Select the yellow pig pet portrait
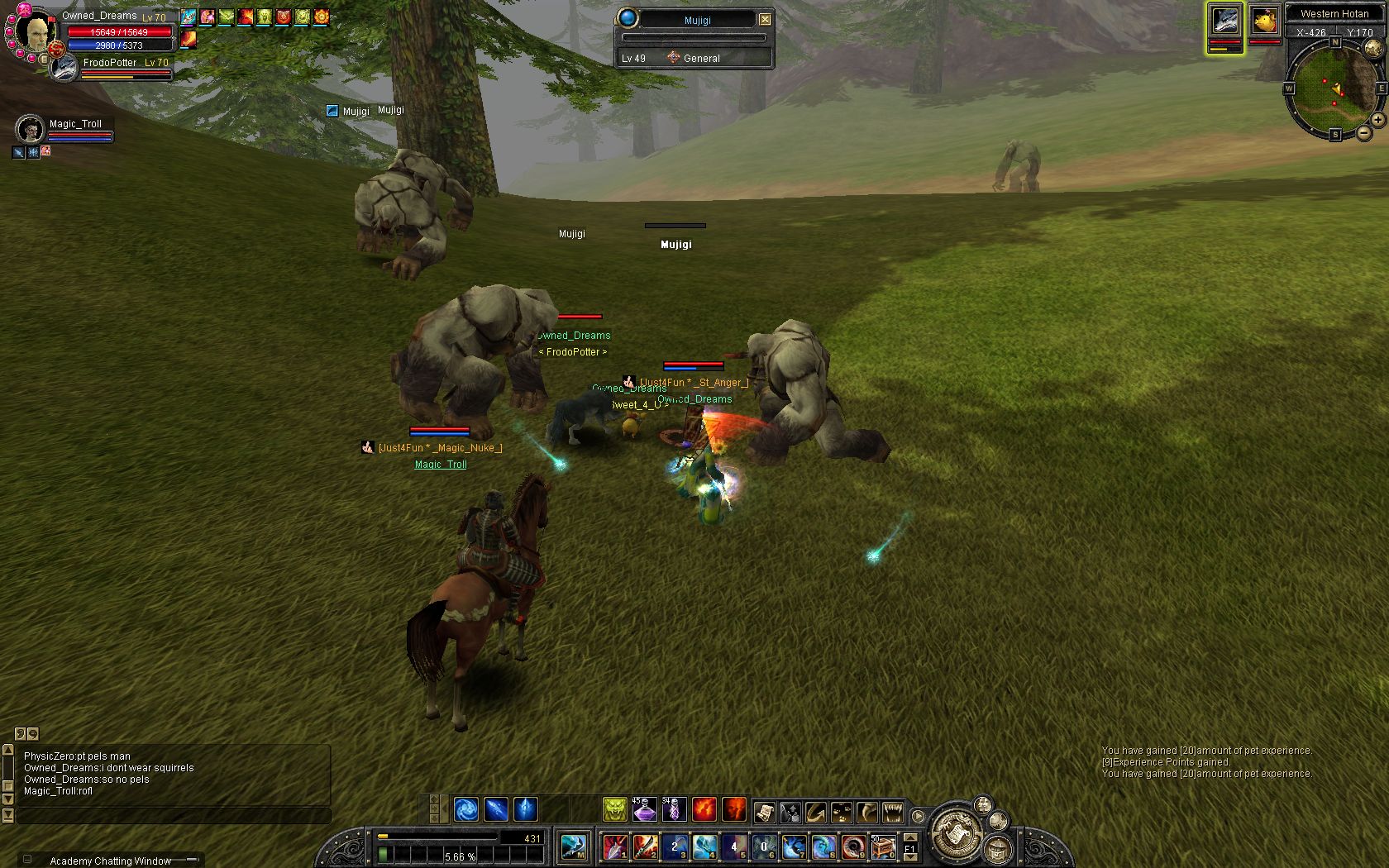Image resolution: width=1389 pixels, height=868 pixels. 1264,21
